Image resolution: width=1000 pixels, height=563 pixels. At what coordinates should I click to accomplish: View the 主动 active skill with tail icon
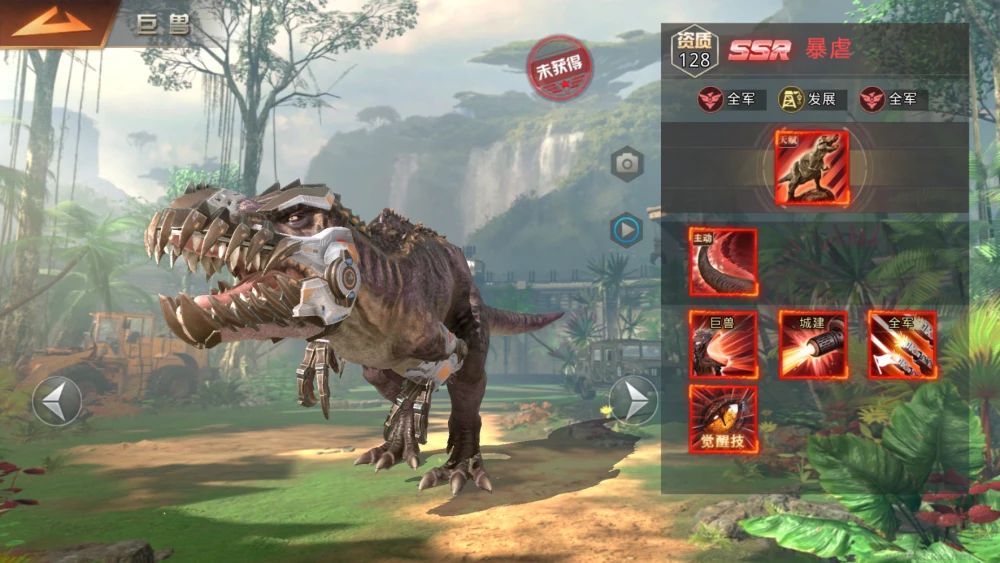click(x=723, y=263)
